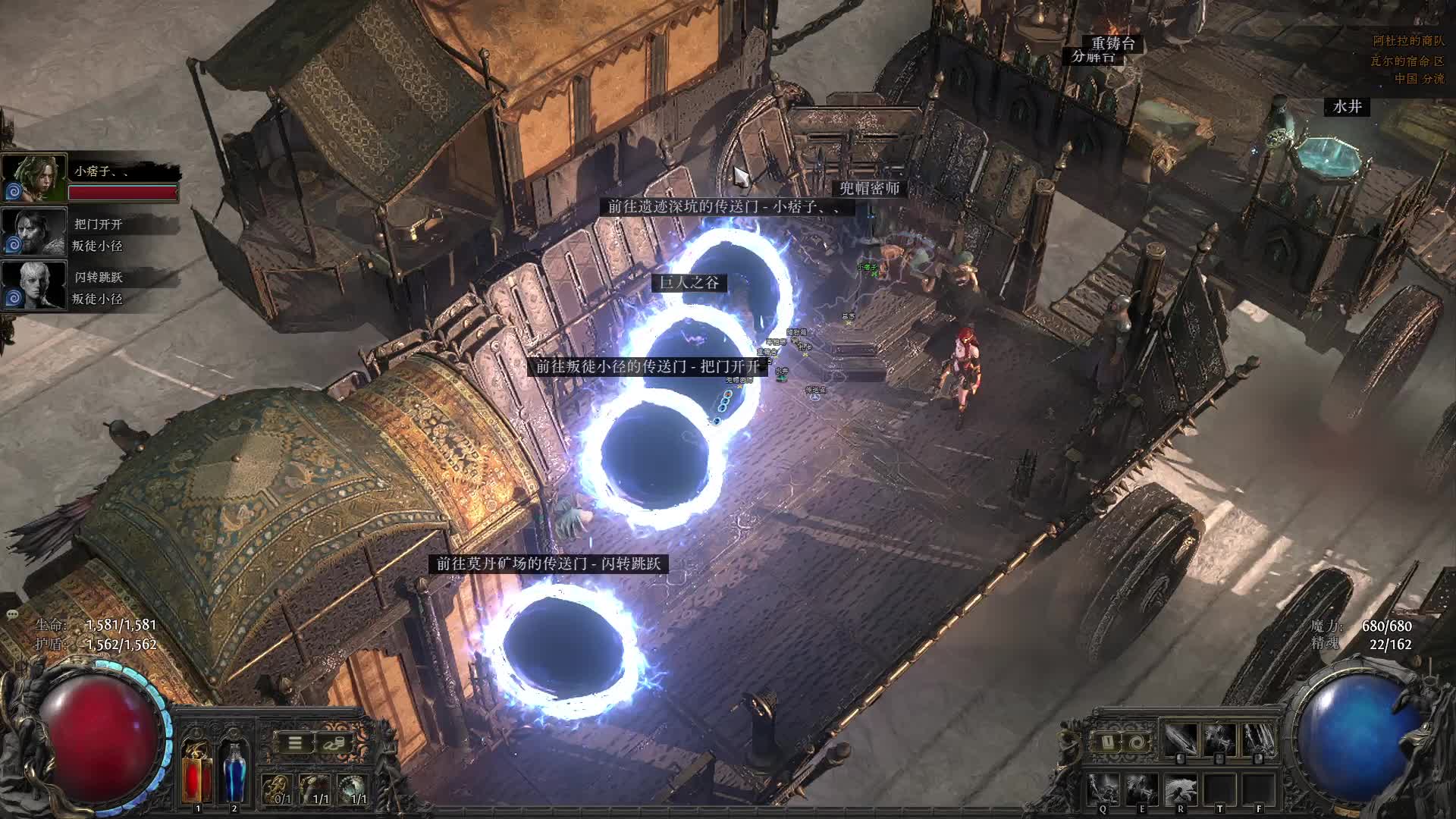Open the rings-and-coins shop button
The width and height of the screenshot is (1456, 819).
pos(334,743)
